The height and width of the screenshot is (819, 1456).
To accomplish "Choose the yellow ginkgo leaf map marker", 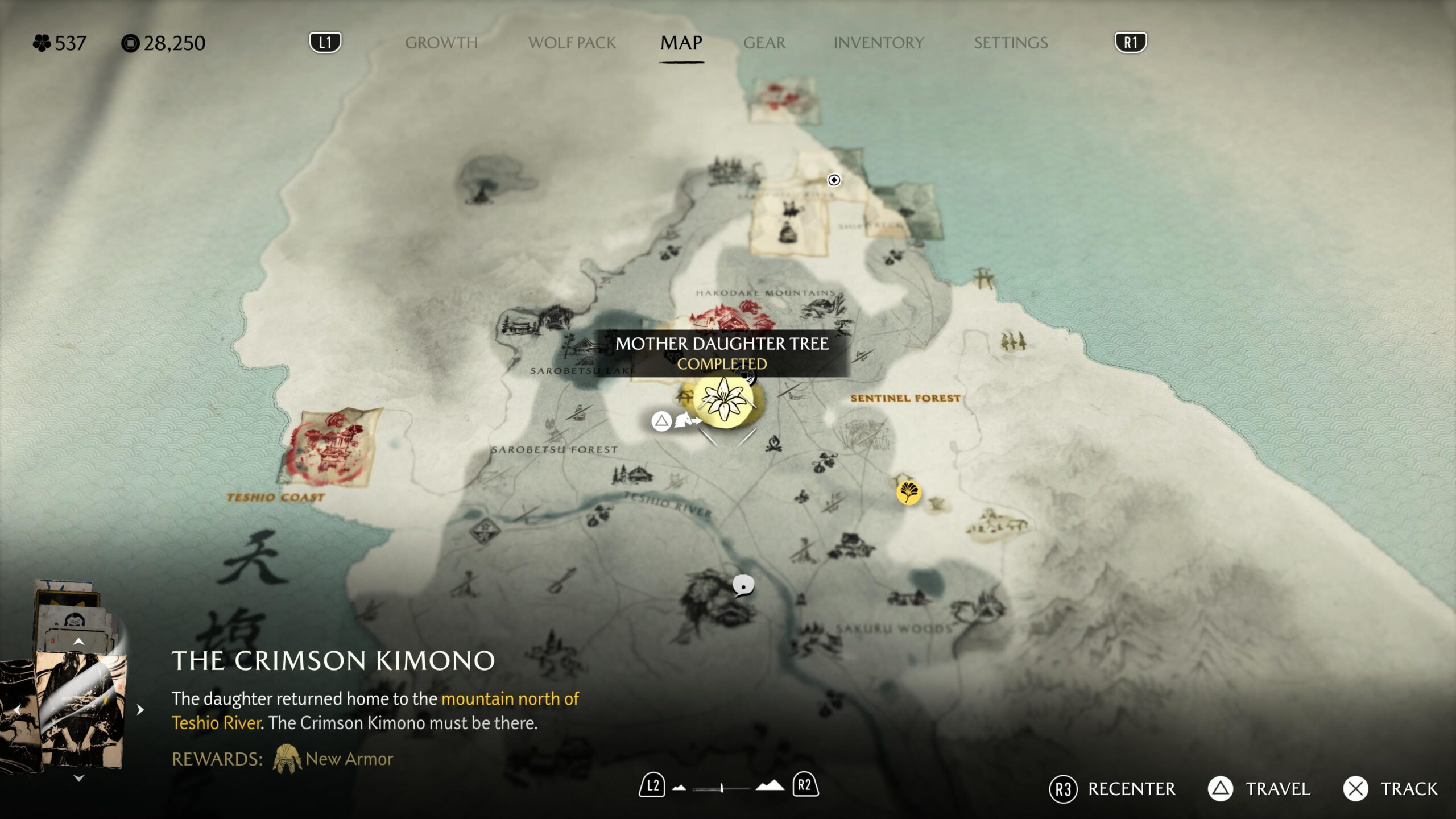I will pyautogui.click(x=908, y=492).
